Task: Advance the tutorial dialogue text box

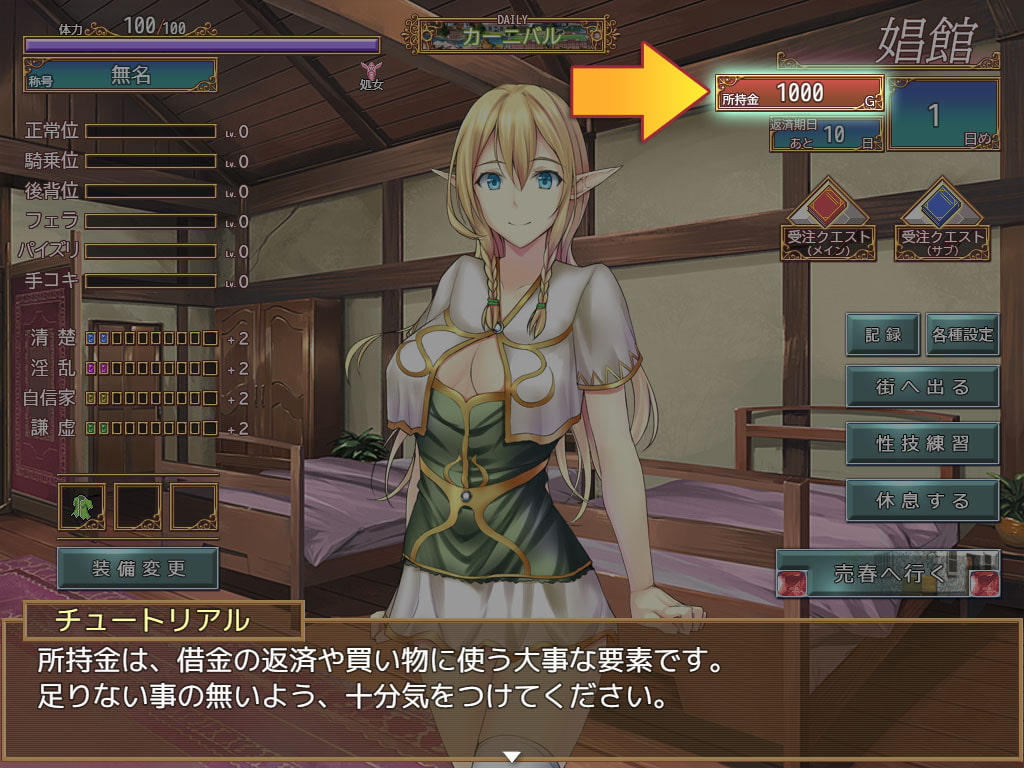Action: 512,690
